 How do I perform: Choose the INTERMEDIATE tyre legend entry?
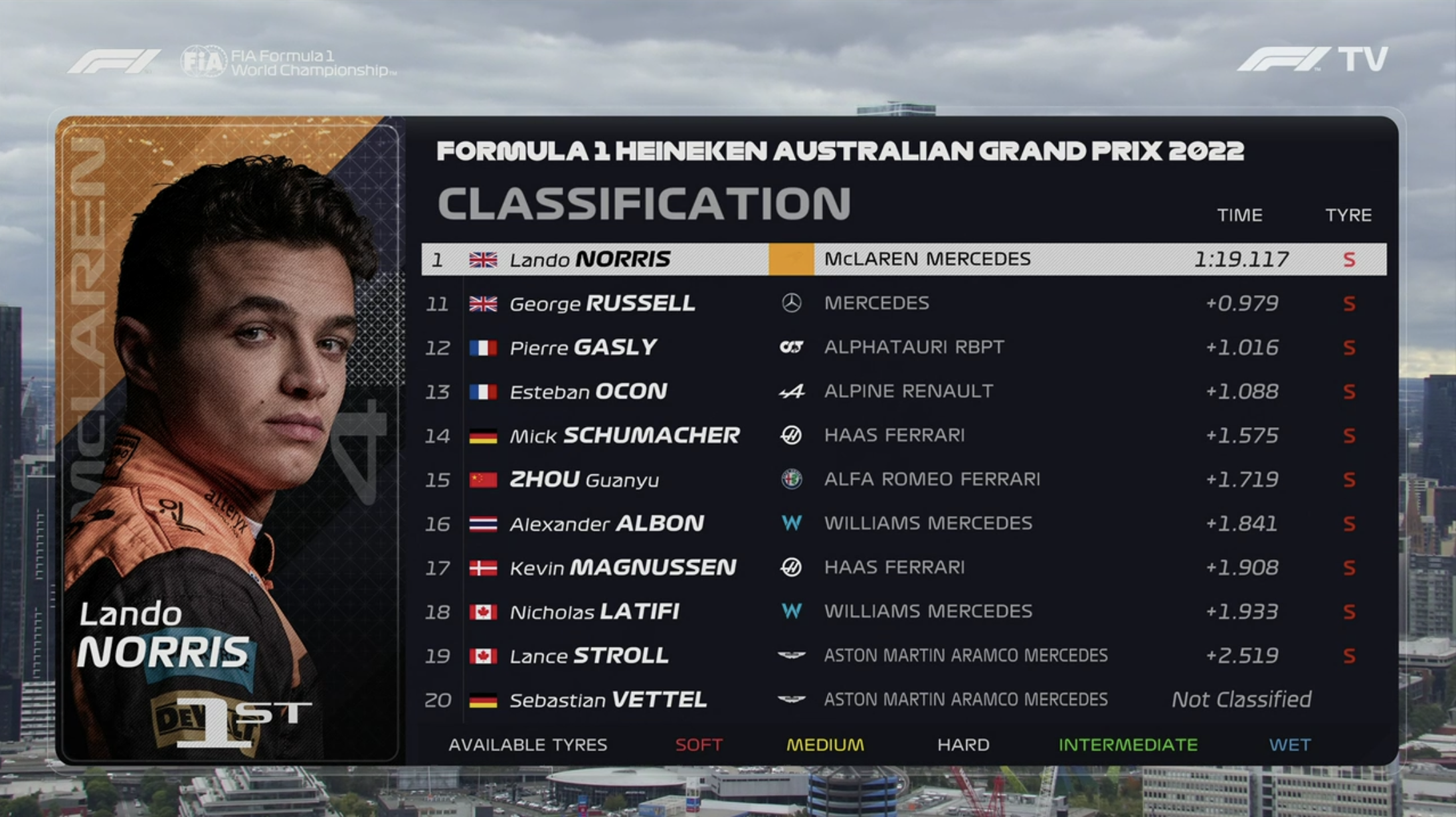(1128, 745)
